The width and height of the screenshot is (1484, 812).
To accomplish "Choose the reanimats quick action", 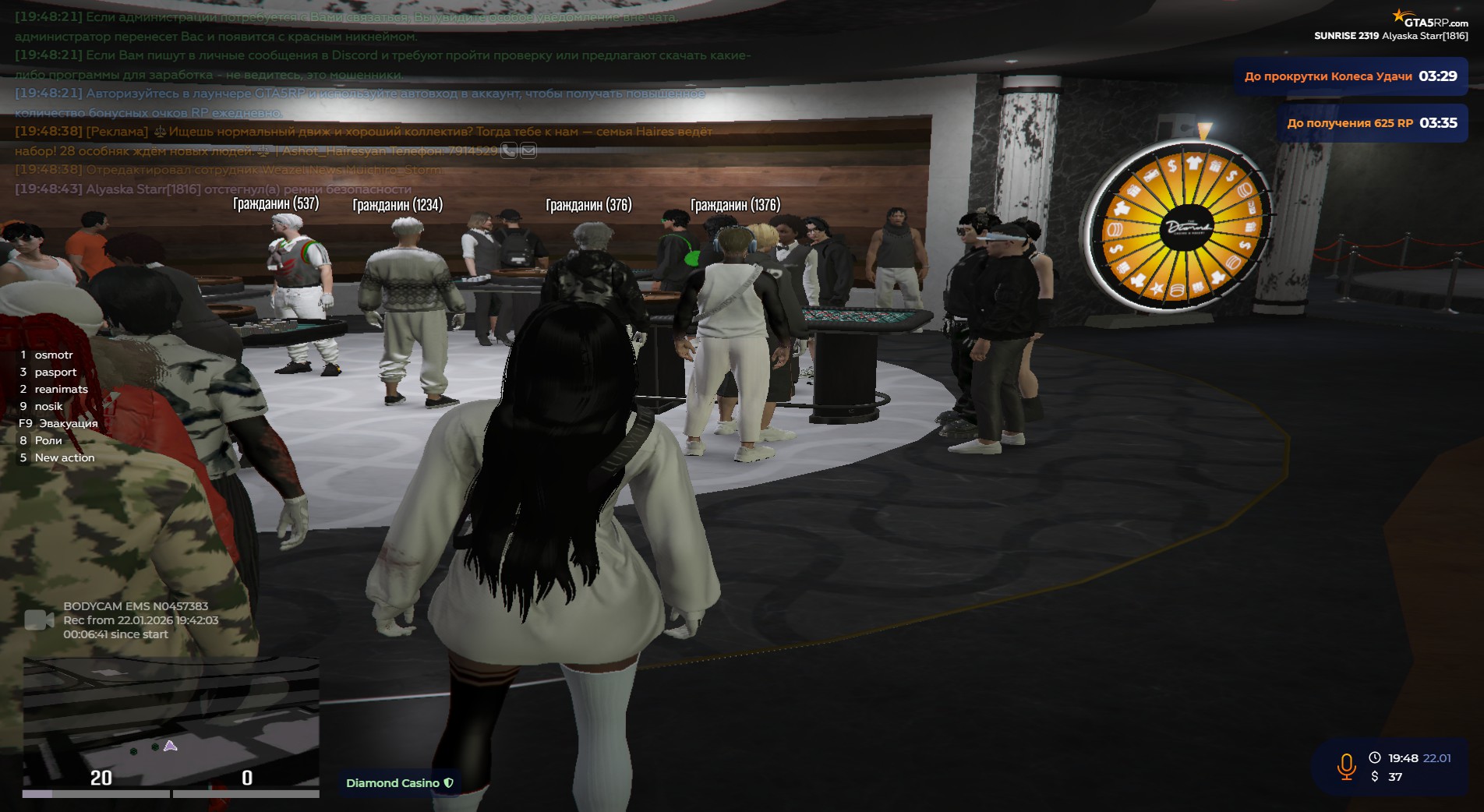I will (61, 389).
